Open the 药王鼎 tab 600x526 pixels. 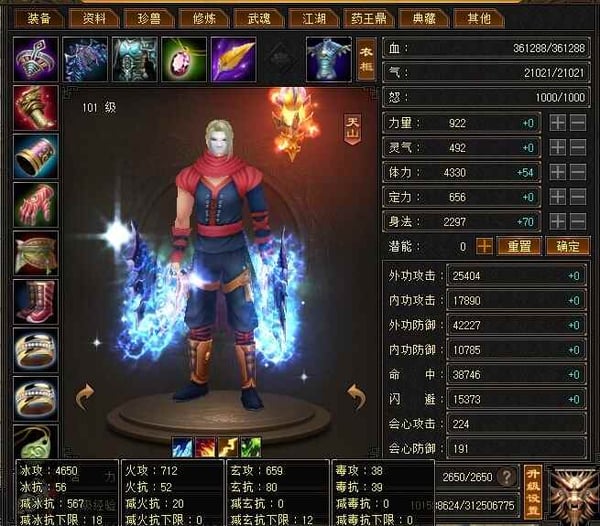click(367, 17)
